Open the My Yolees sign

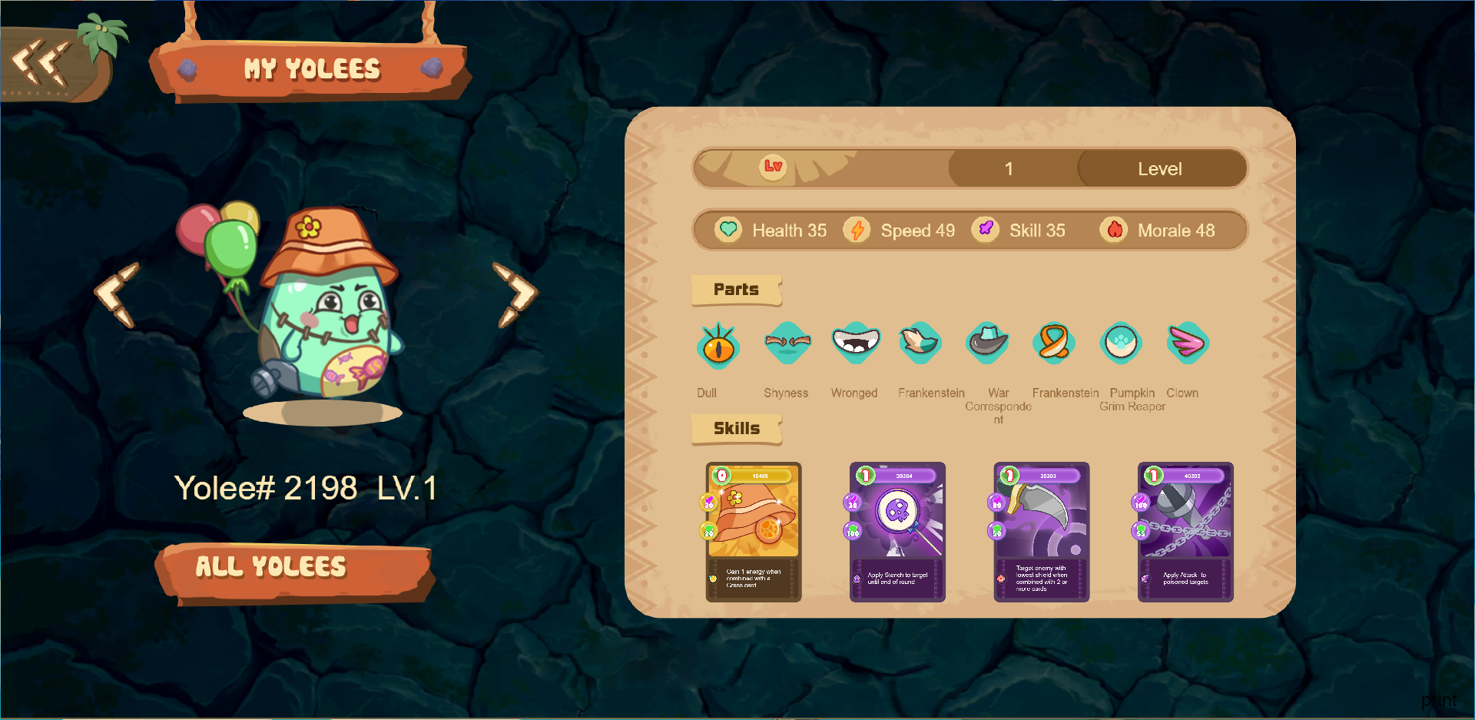311,69
